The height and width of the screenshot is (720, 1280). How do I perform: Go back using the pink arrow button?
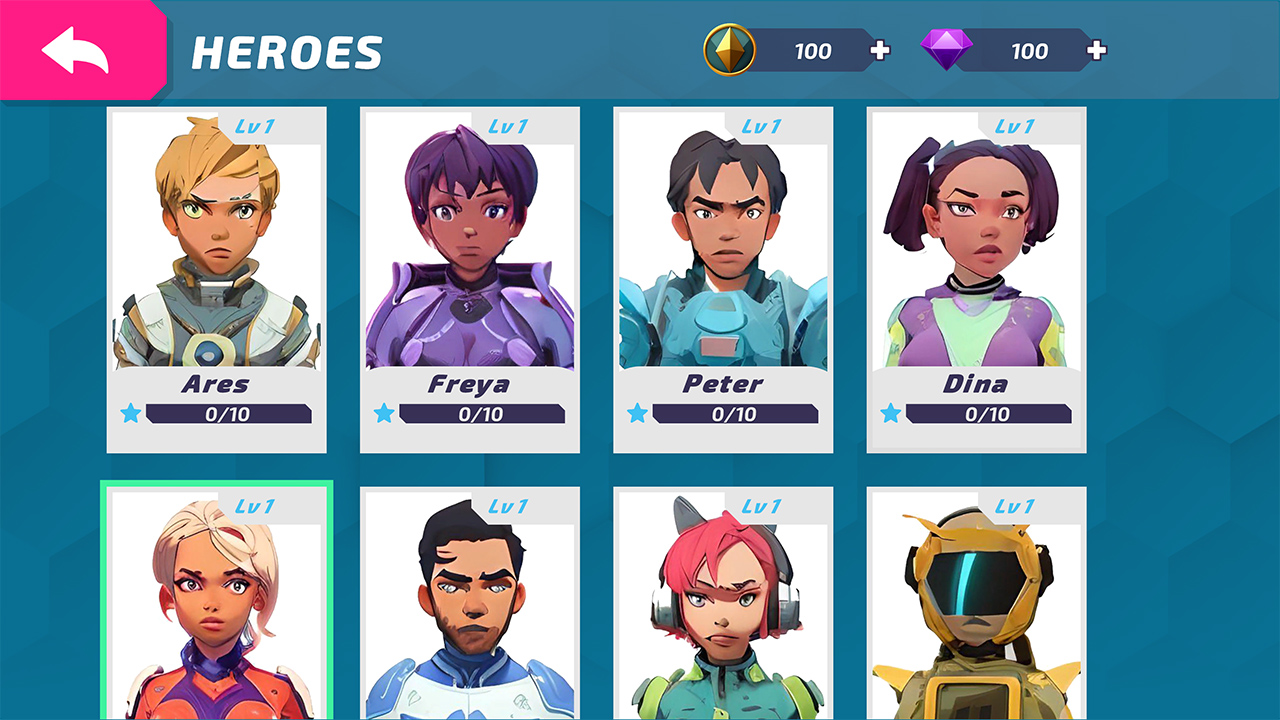[78, 50]
